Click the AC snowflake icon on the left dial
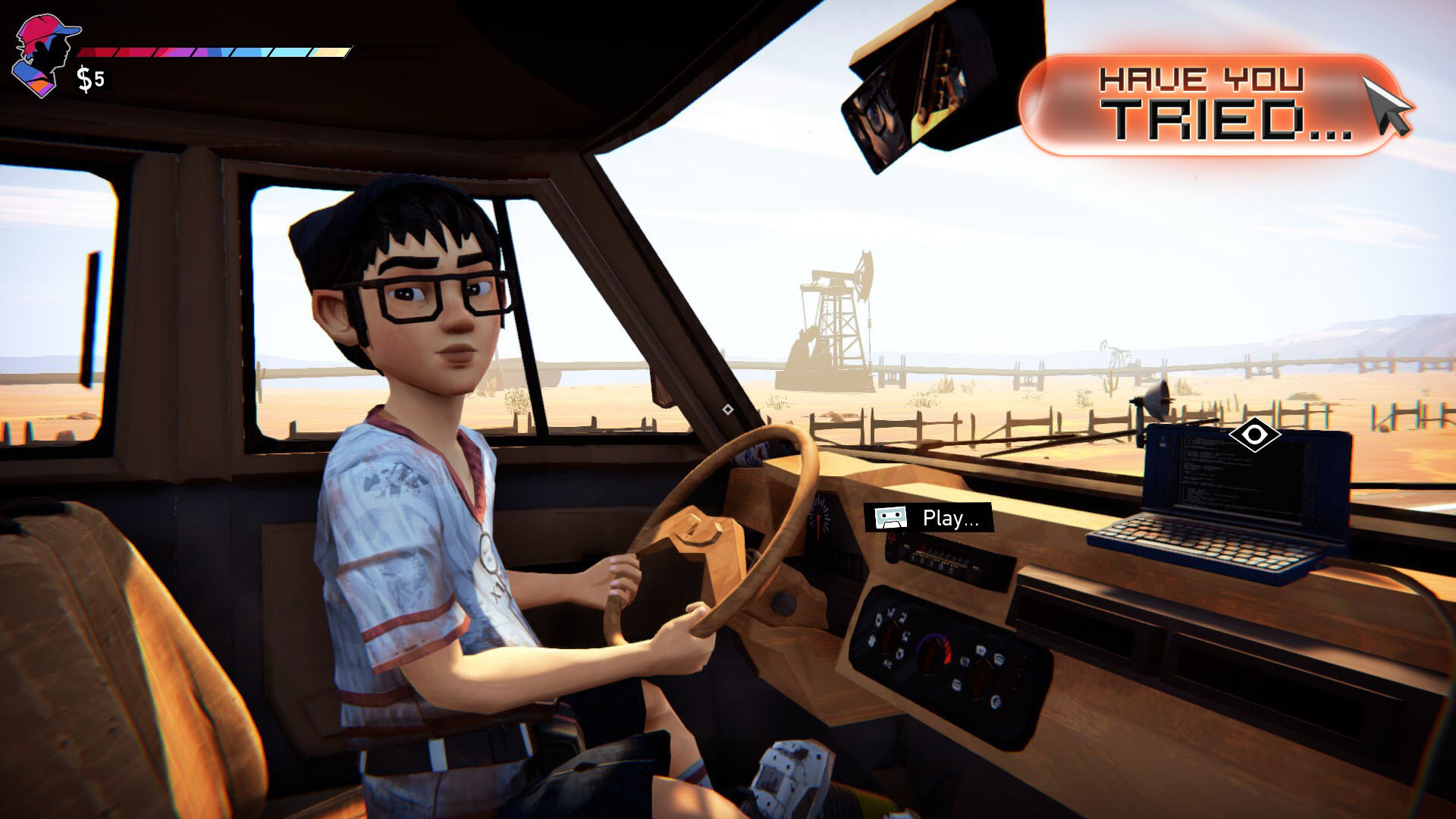Screen dimensions: 1456x819 pos(871,642)
